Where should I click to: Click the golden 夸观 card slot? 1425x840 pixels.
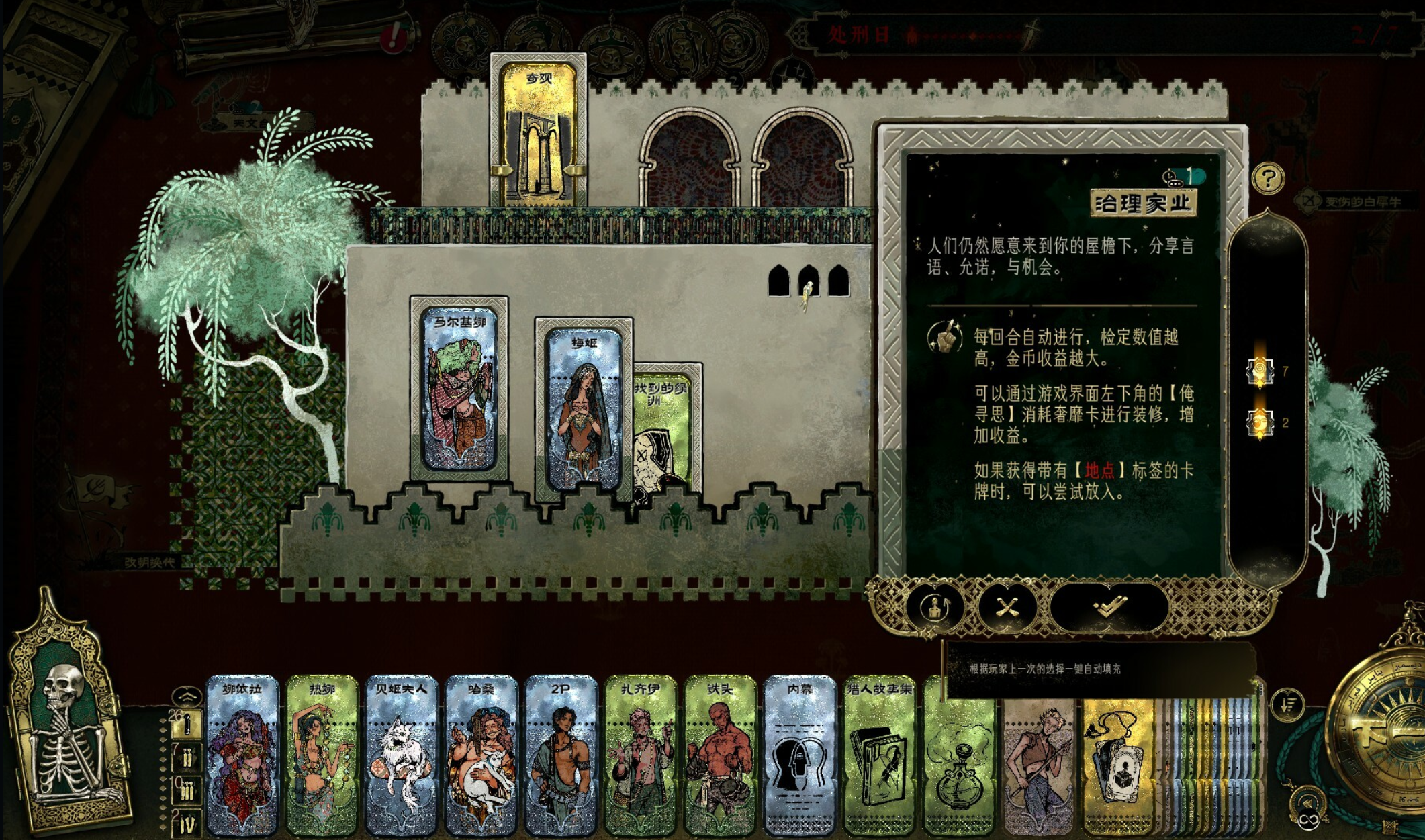(x=539, y=131)
